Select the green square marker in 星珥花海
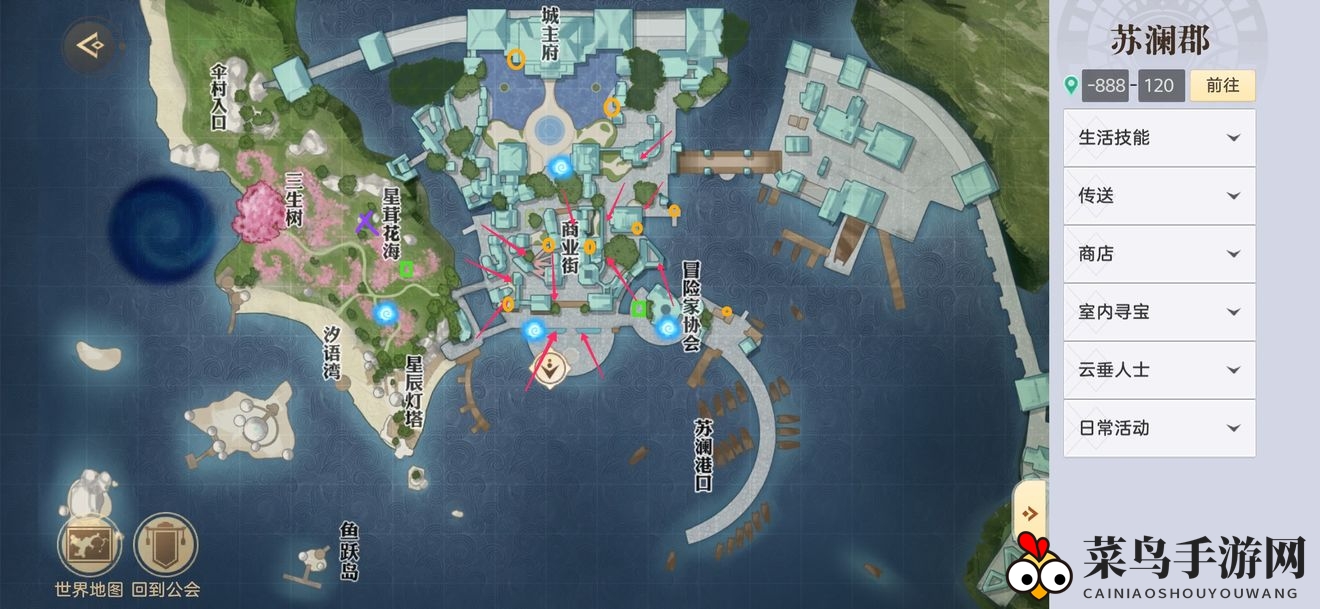 (406, 268)
